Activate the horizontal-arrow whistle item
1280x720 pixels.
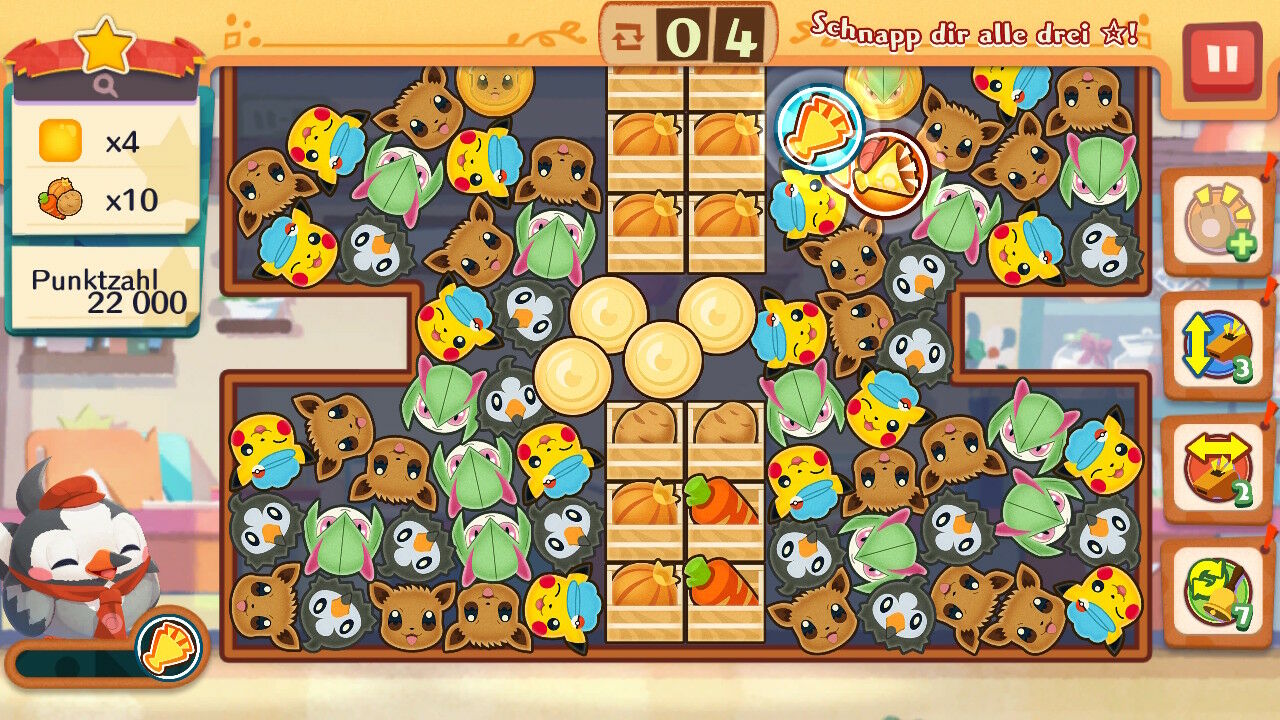pyautogui.click(x=1216, y=468)
